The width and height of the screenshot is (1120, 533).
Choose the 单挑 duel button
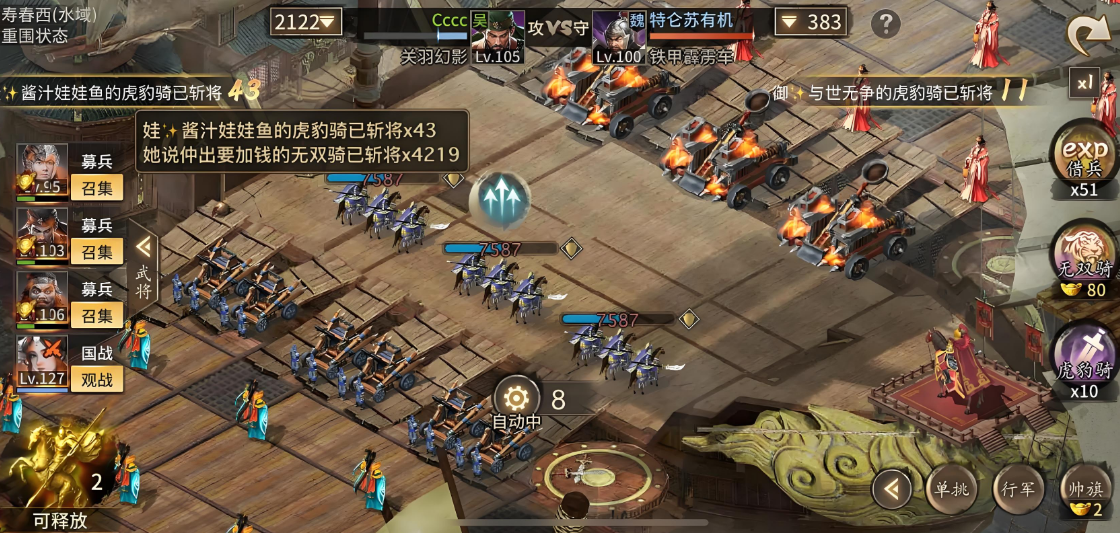click(949, 490)
